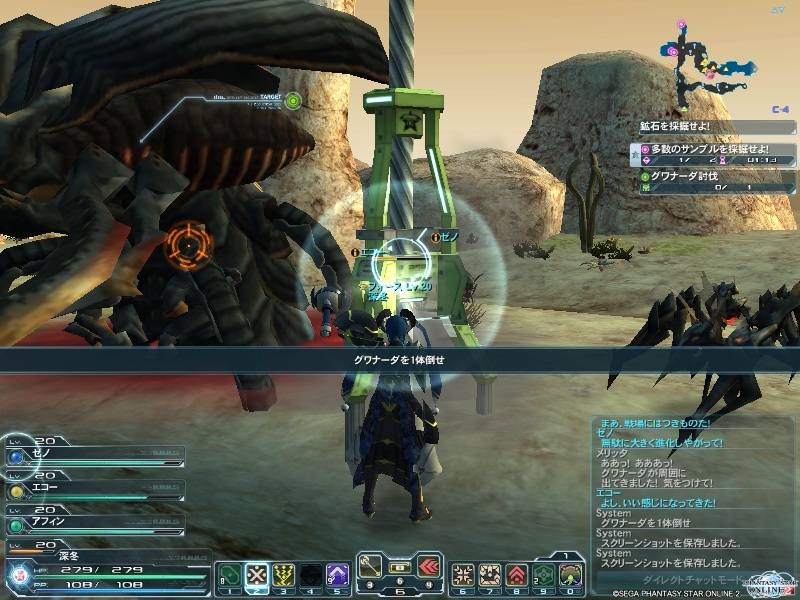Activate the purple arrow skill in slot 5

click(x=338, y=574)
